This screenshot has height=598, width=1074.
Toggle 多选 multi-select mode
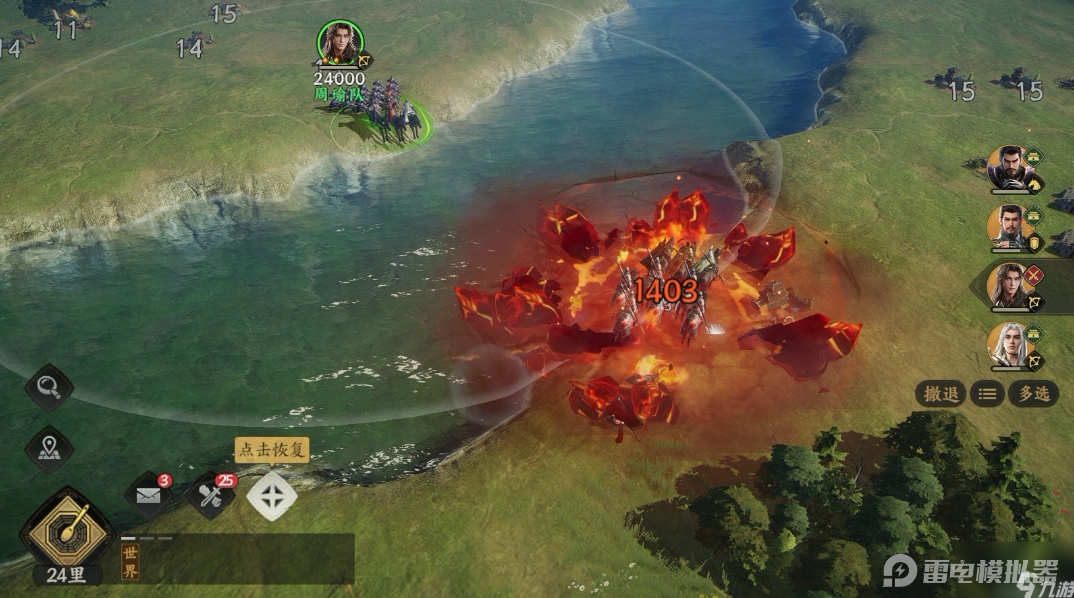(1033, 394)
